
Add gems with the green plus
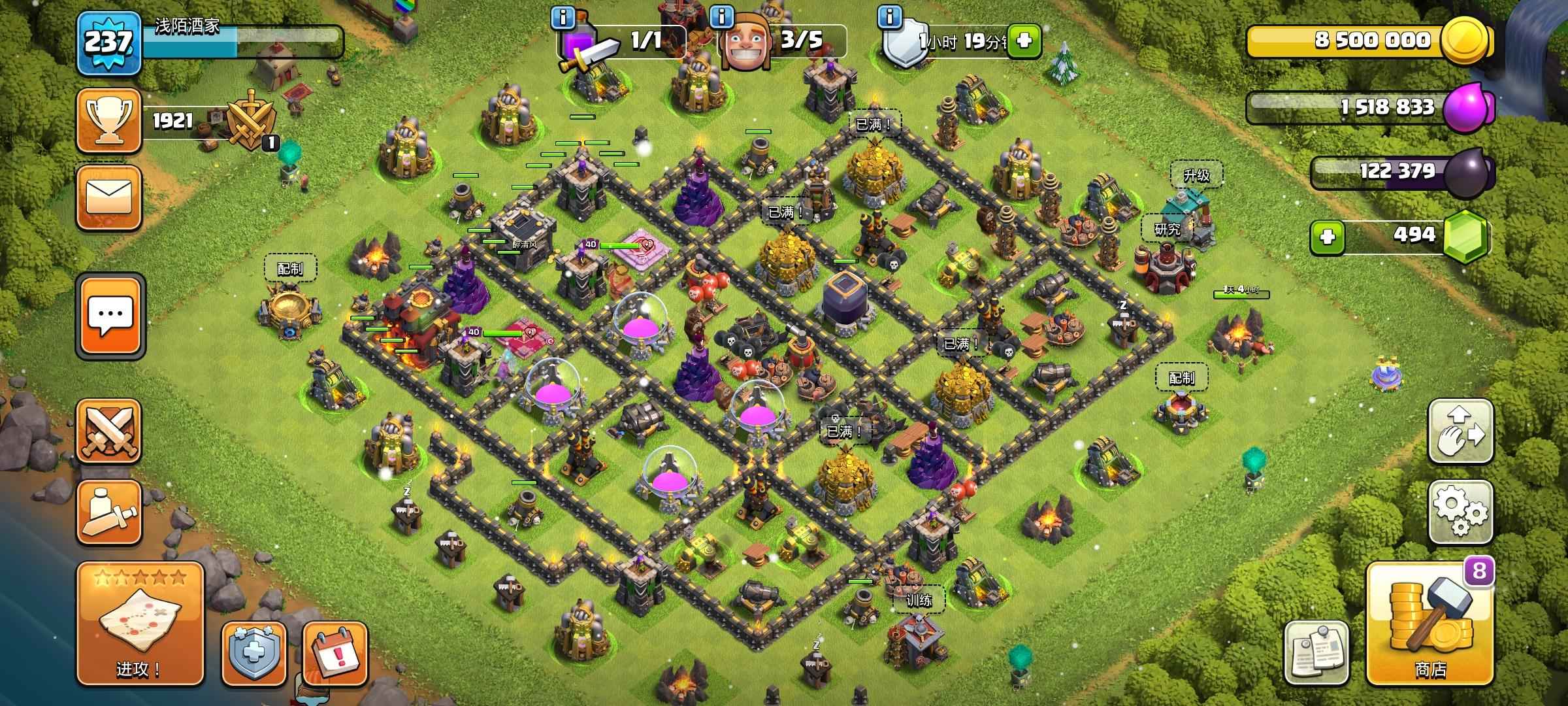coord(1327,236)
